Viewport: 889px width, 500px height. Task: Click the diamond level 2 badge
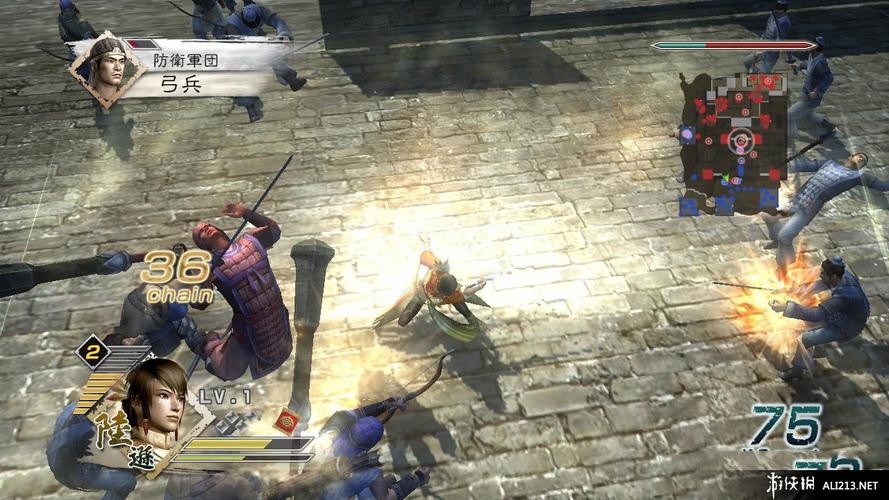point(92,352)
